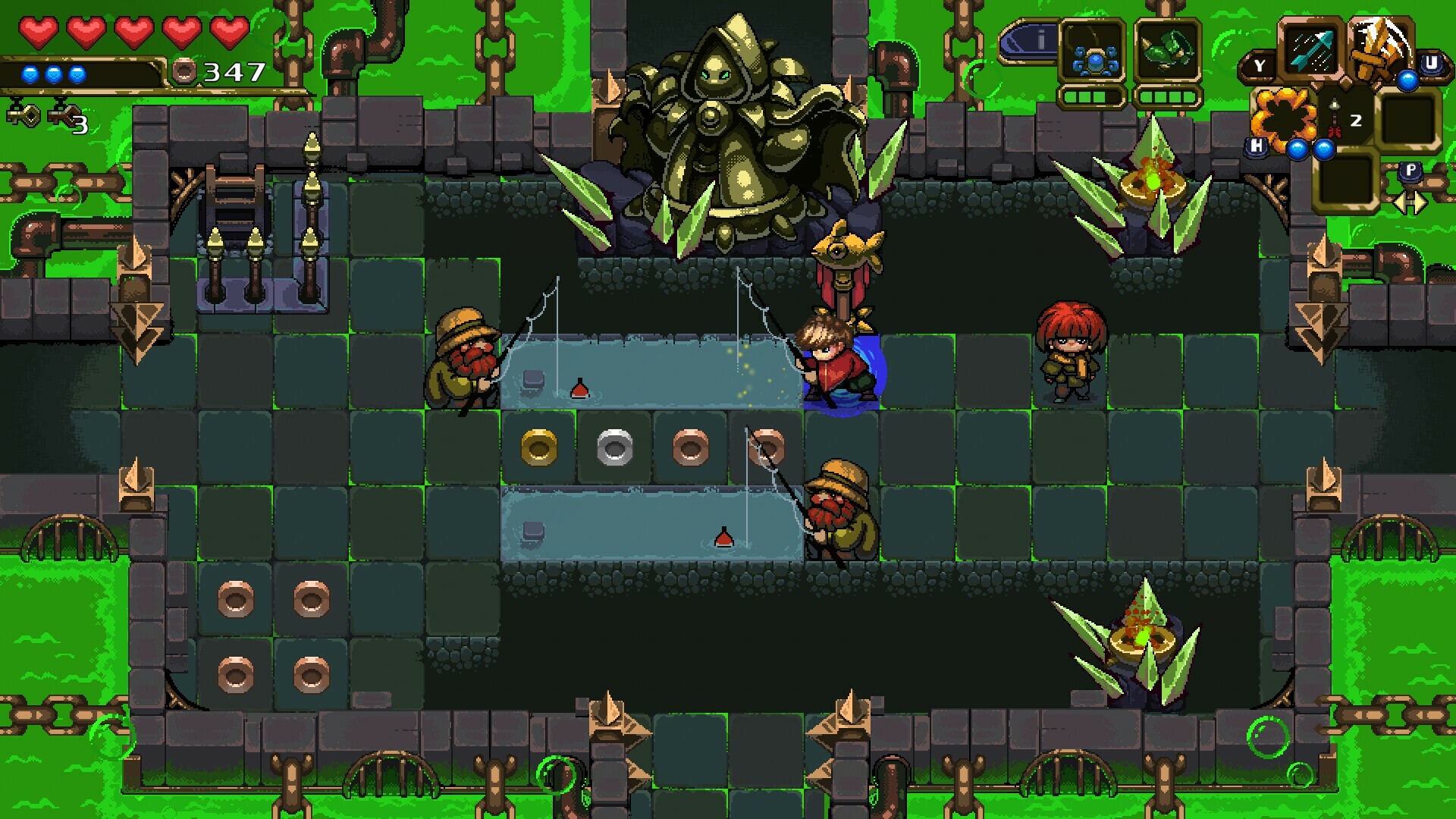Click the golden boss key icon
Screen dimensions: 1456x819
coord(24,114)
